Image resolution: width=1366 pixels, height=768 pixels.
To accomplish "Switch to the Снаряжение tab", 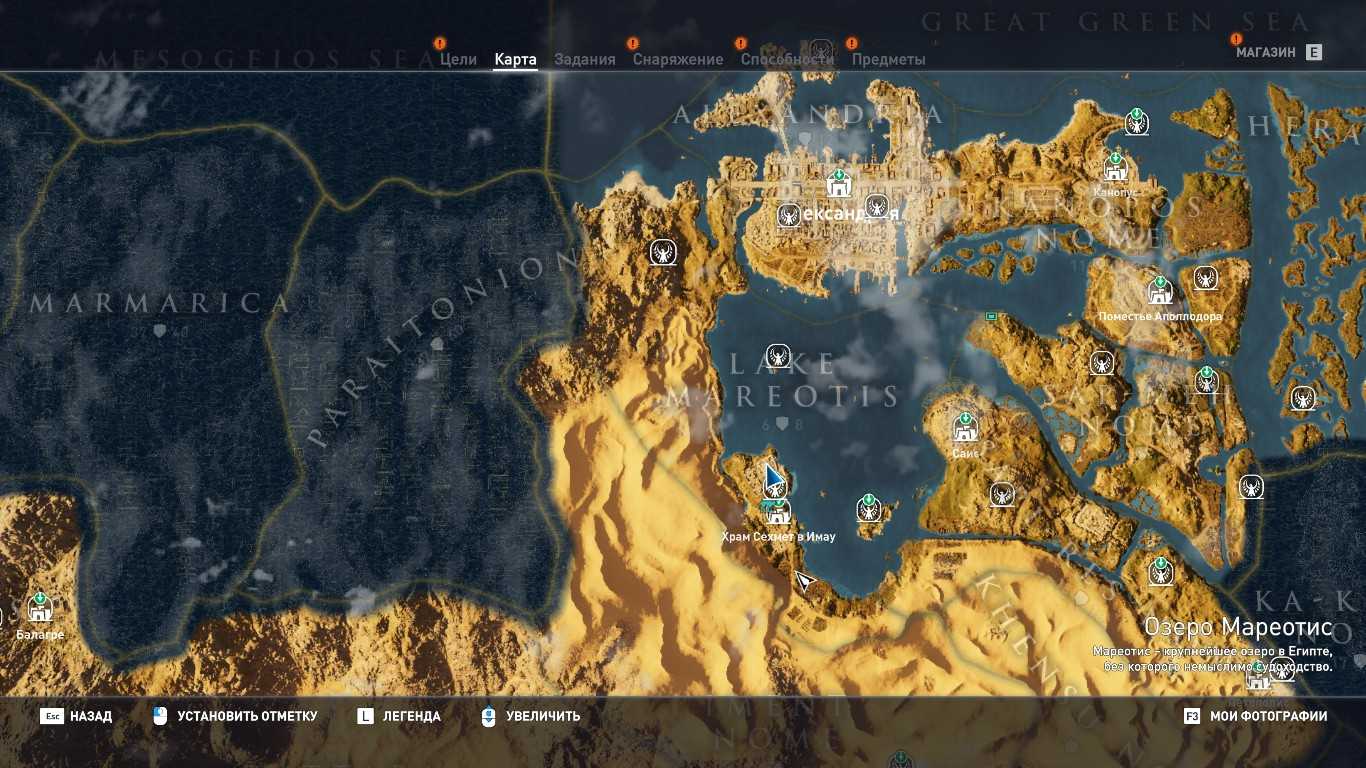I will pyautogui.click(x=677, y=59).
